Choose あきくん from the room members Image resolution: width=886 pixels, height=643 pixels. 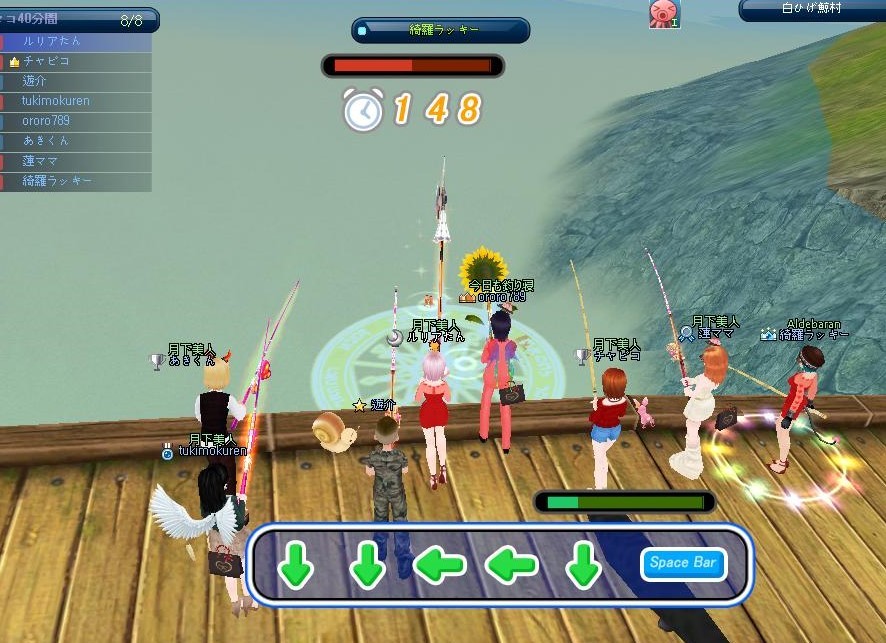click(76, 141)
